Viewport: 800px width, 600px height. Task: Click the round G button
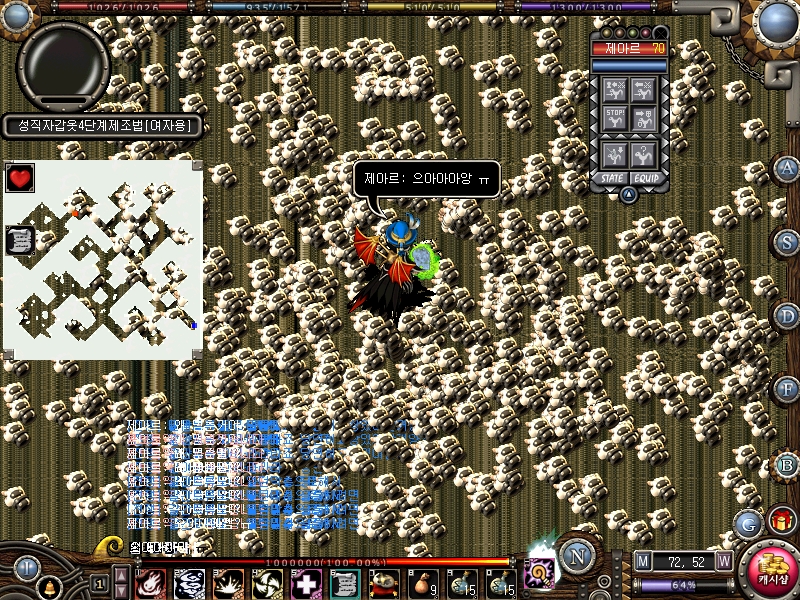pos(747,523)
